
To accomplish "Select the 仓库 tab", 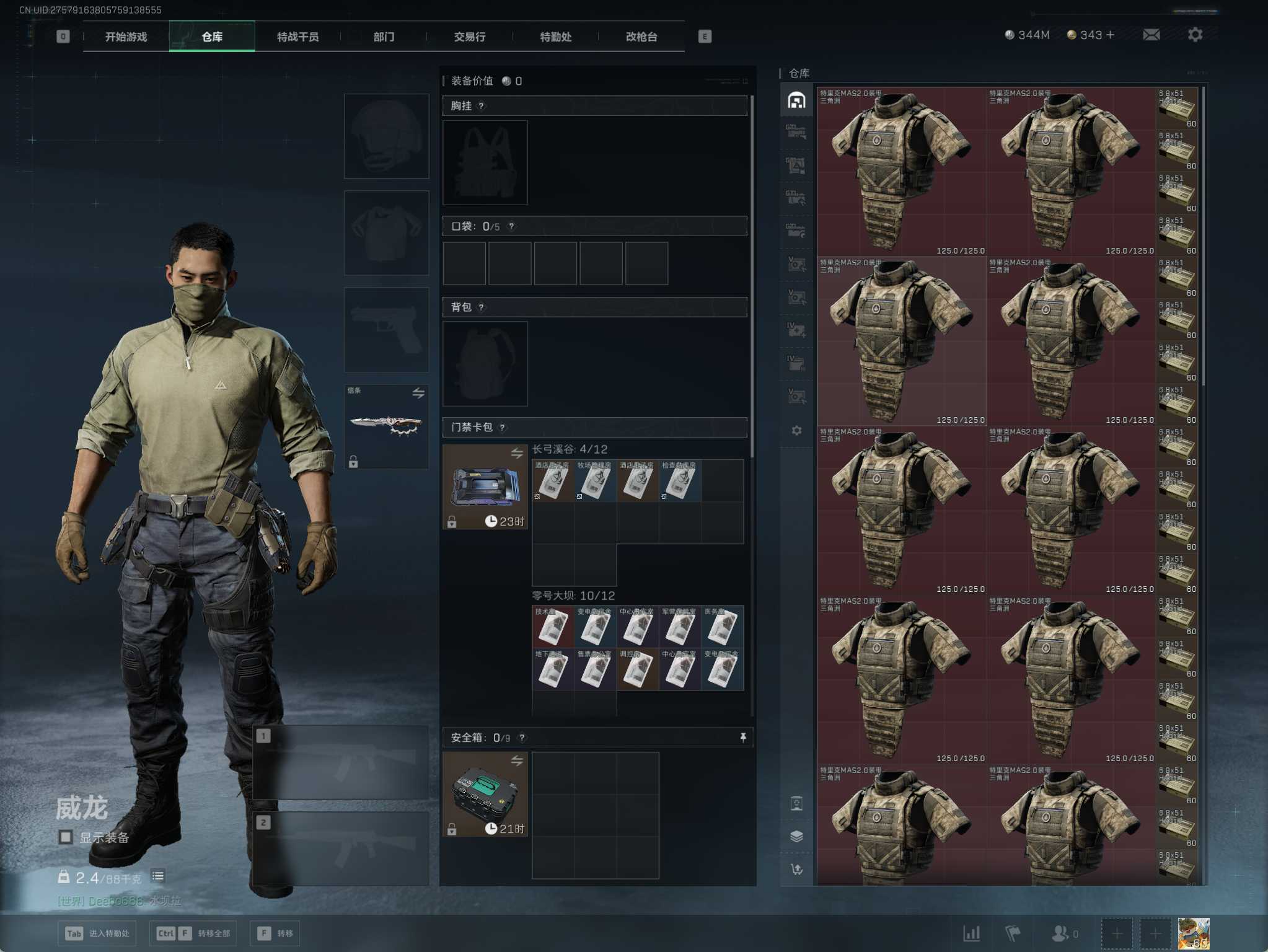I will pos(212,37).
